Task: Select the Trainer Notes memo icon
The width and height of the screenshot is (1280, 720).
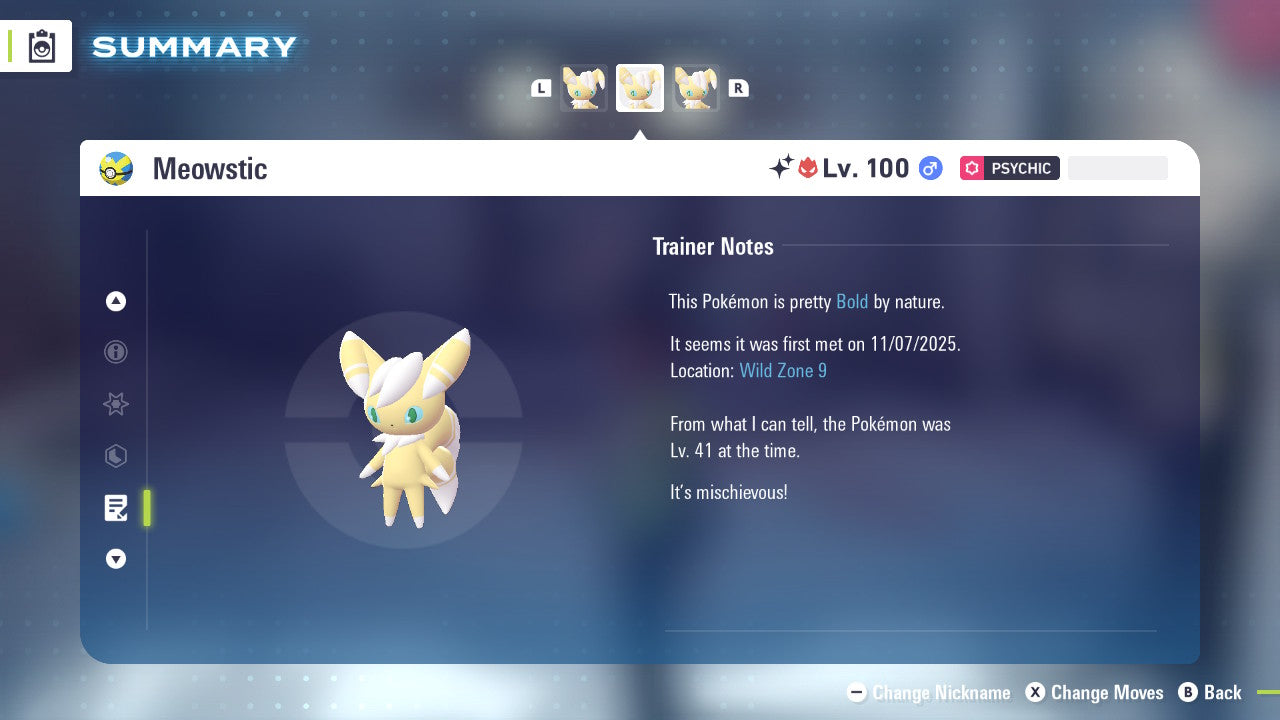Action: pyautogui.click(x=116, y=508)
